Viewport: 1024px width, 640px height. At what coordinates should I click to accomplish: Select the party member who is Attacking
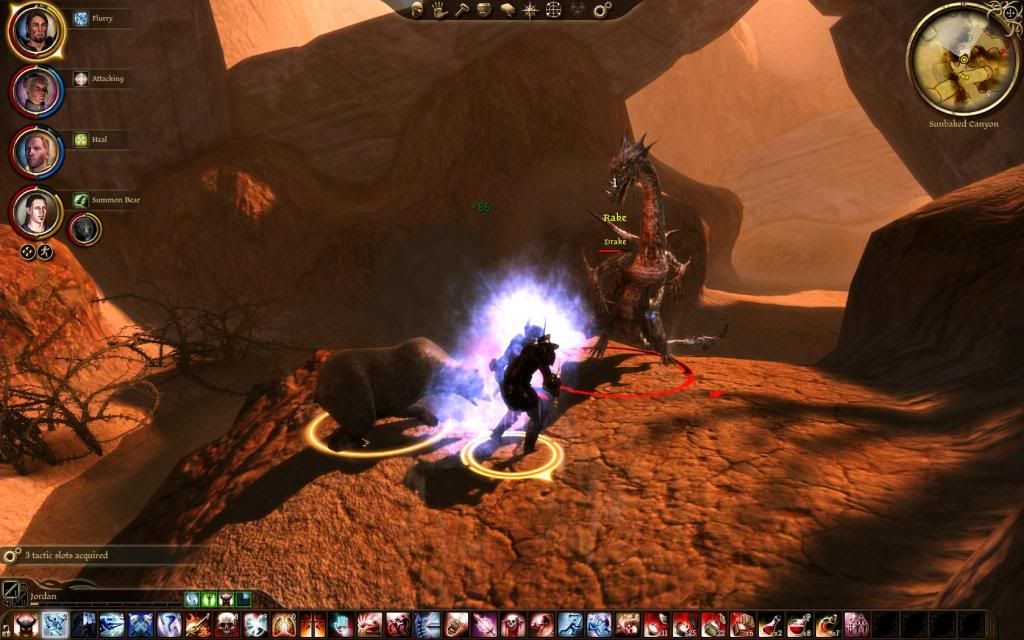click(37, 91)
